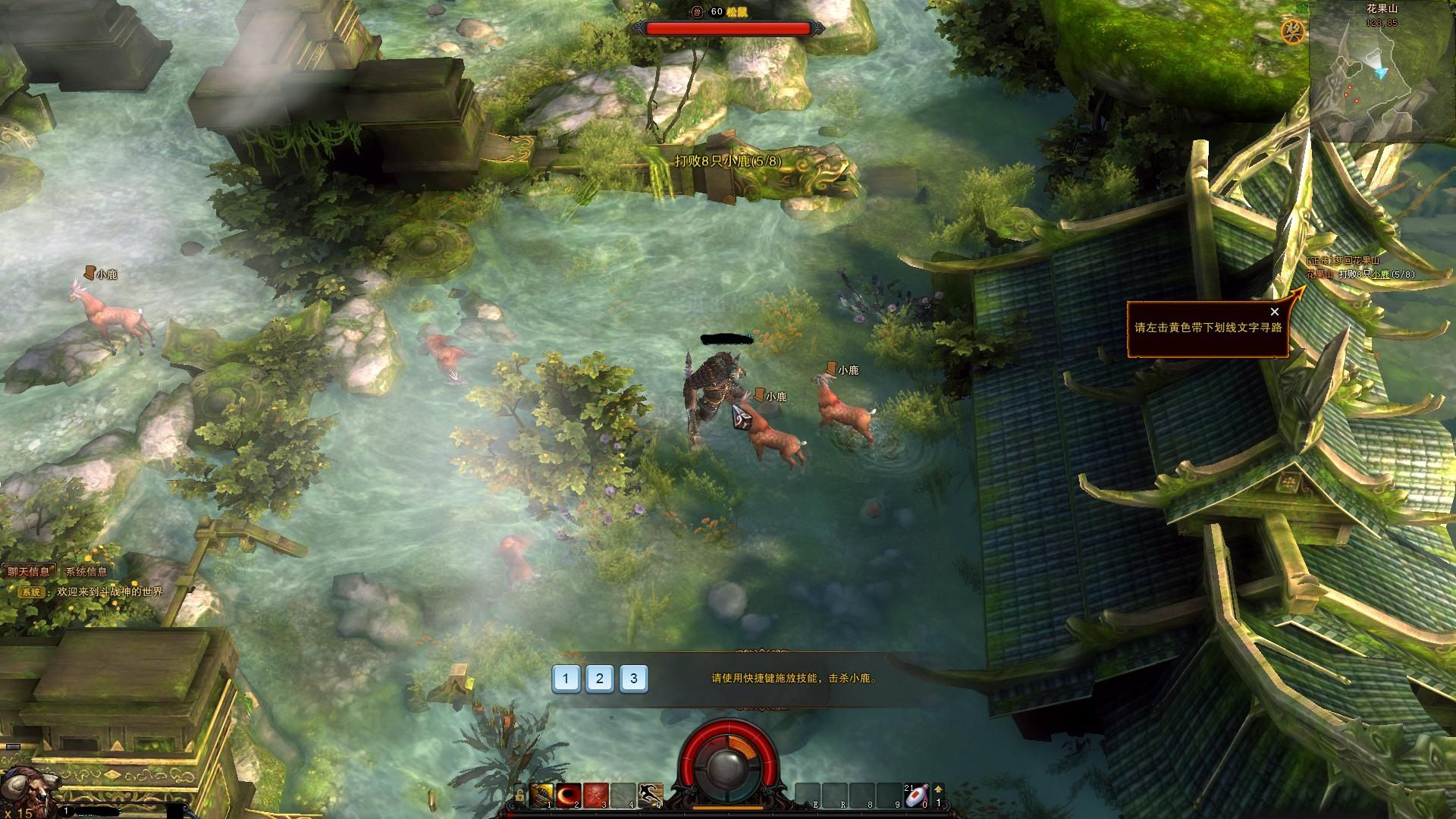Open the 花果山 minimap
Image resolution: width=1456 pixels, height=819 pixels.
click(1380, 76)
